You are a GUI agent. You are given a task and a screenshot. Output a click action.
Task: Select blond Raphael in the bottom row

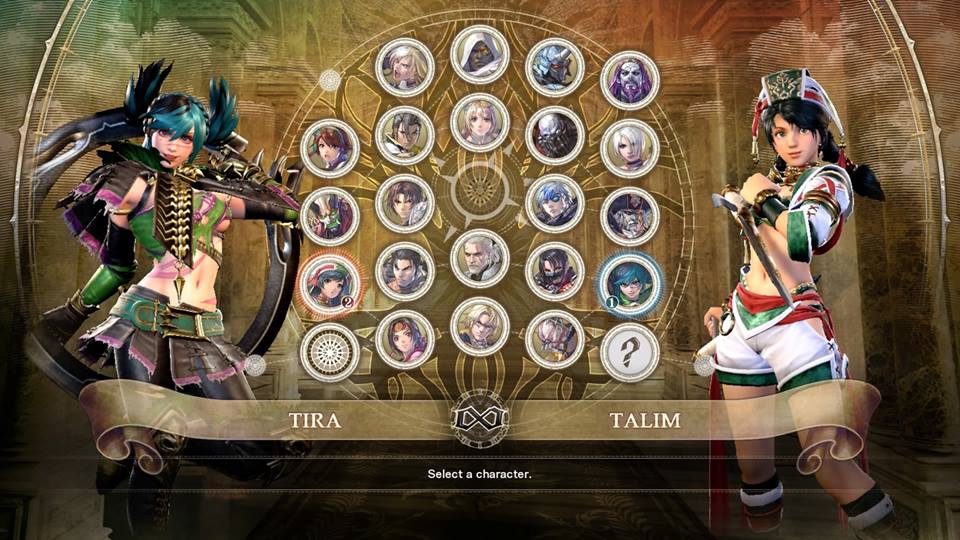(480, 327)
